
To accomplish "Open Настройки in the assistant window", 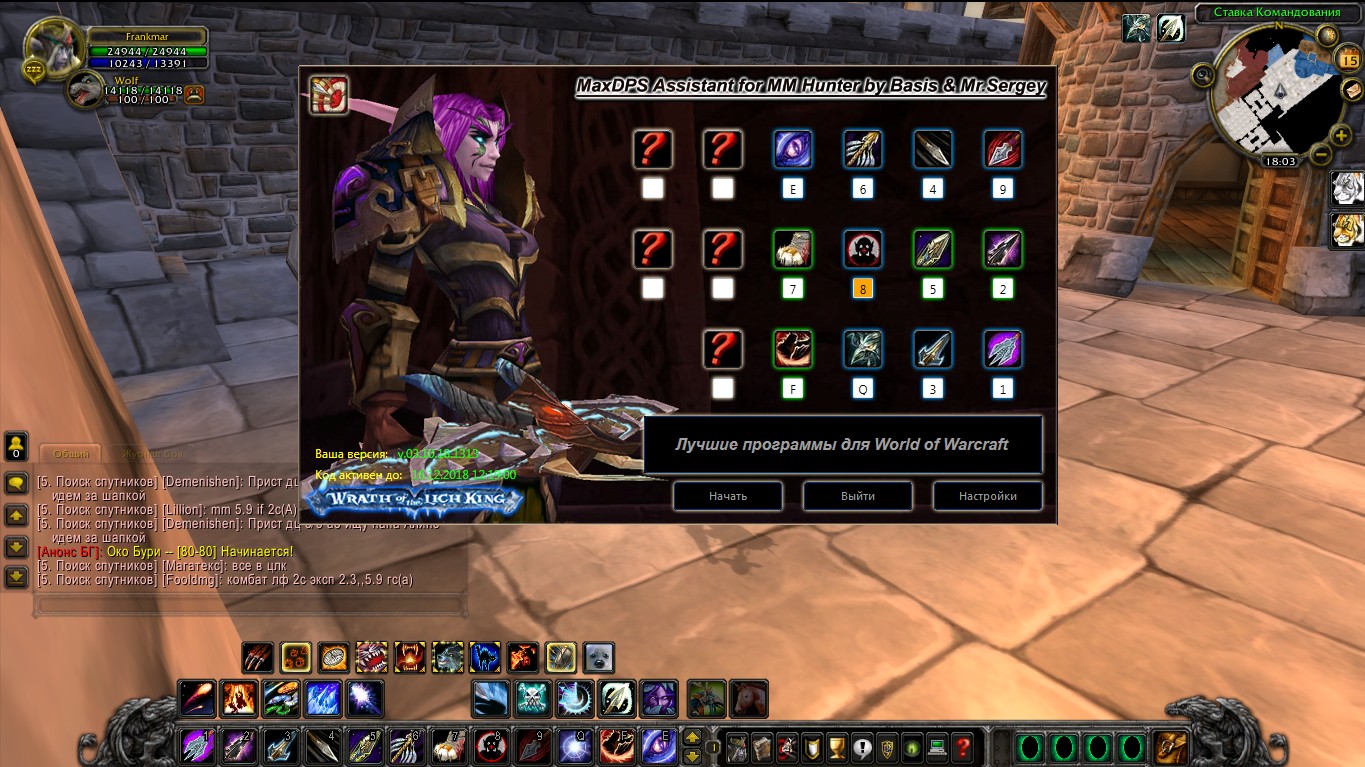I will pos(987,496).
